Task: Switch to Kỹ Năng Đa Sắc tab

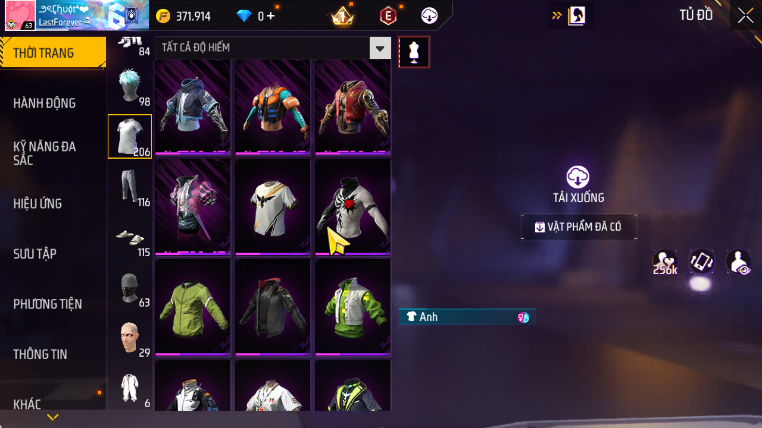Action: pyautogui.click(x=45, y=153)
